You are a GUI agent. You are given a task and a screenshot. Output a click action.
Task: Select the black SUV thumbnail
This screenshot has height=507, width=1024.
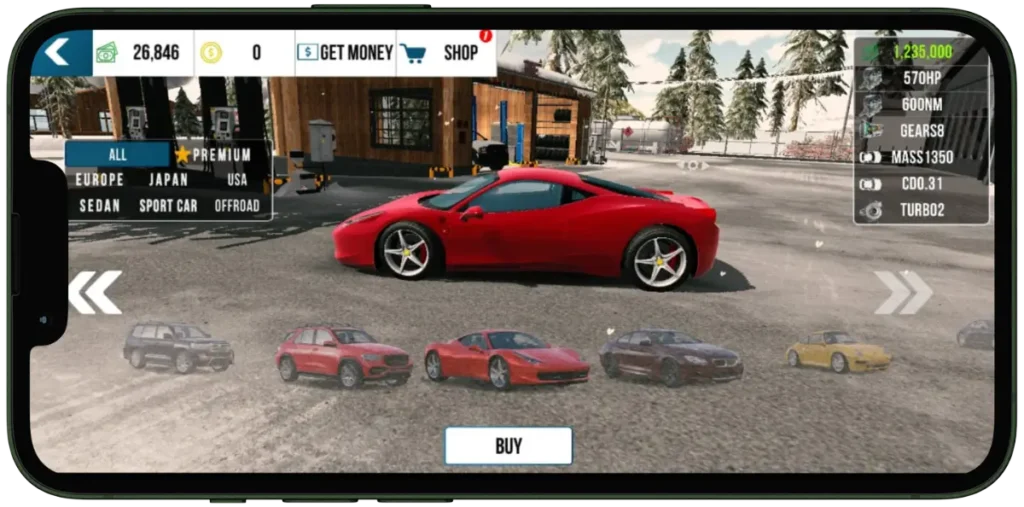[178, 345]
